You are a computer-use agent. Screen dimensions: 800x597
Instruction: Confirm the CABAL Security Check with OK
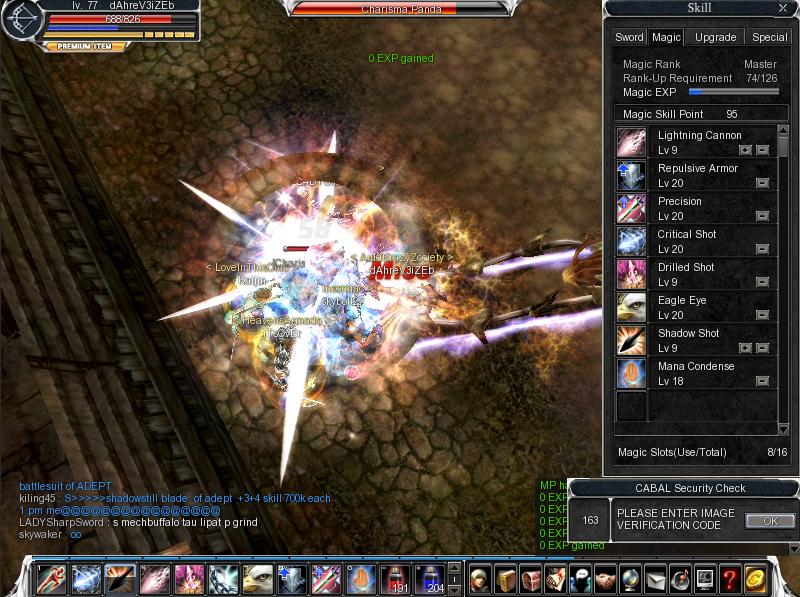click(770, 521)
